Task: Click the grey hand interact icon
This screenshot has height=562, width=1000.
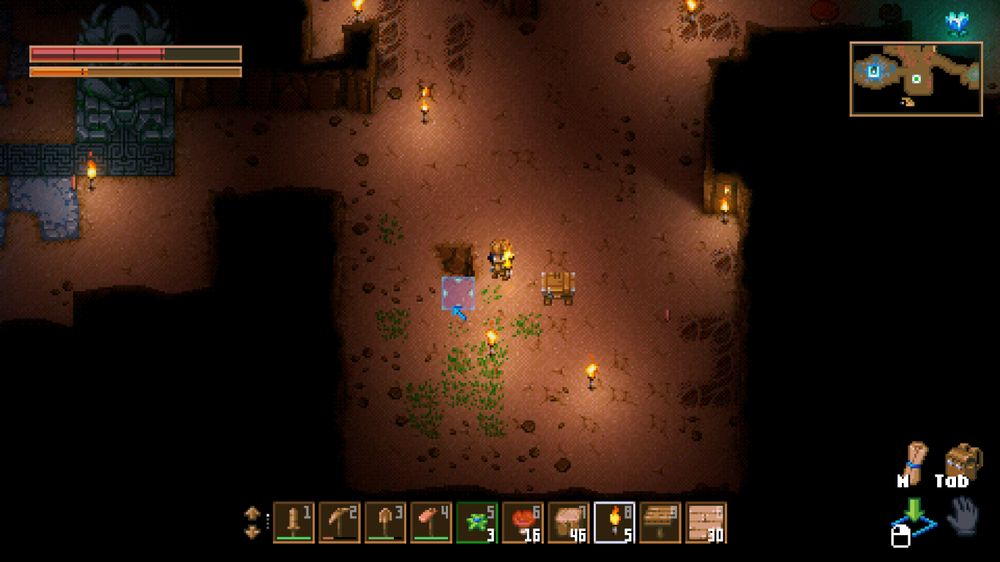Action: click(x=961, y=517)
